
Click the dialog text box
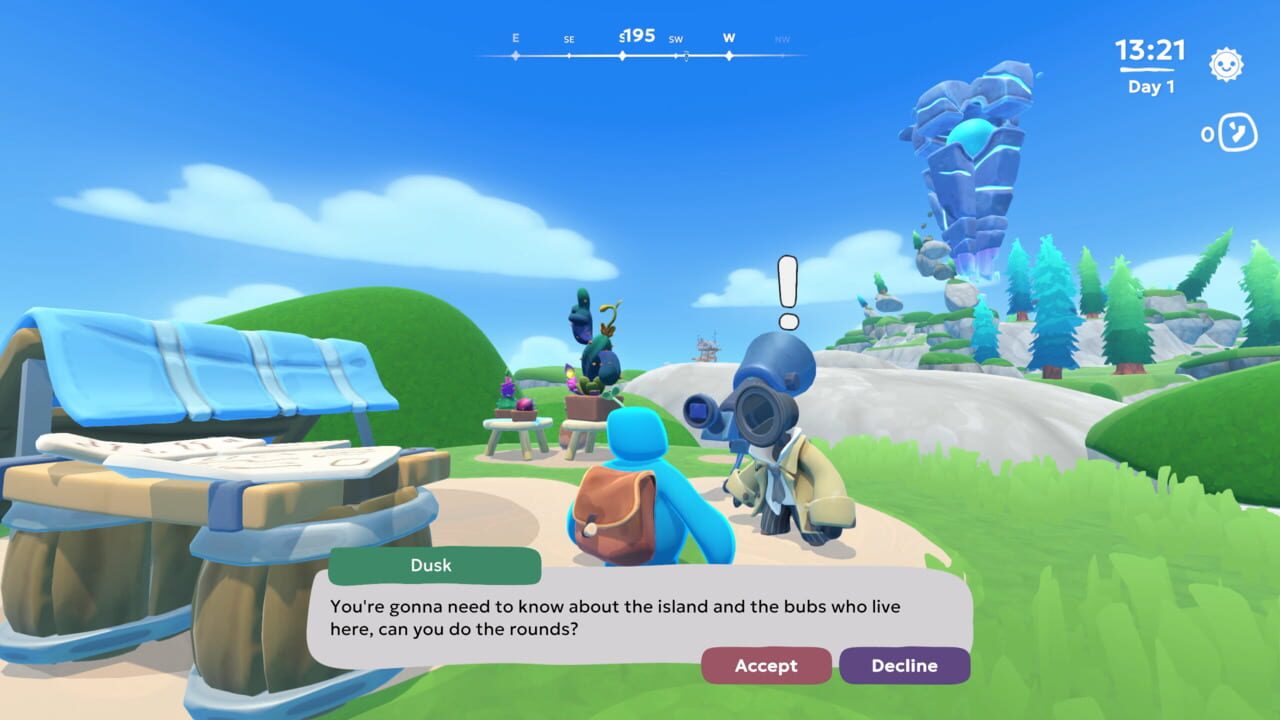coord(620,615)
